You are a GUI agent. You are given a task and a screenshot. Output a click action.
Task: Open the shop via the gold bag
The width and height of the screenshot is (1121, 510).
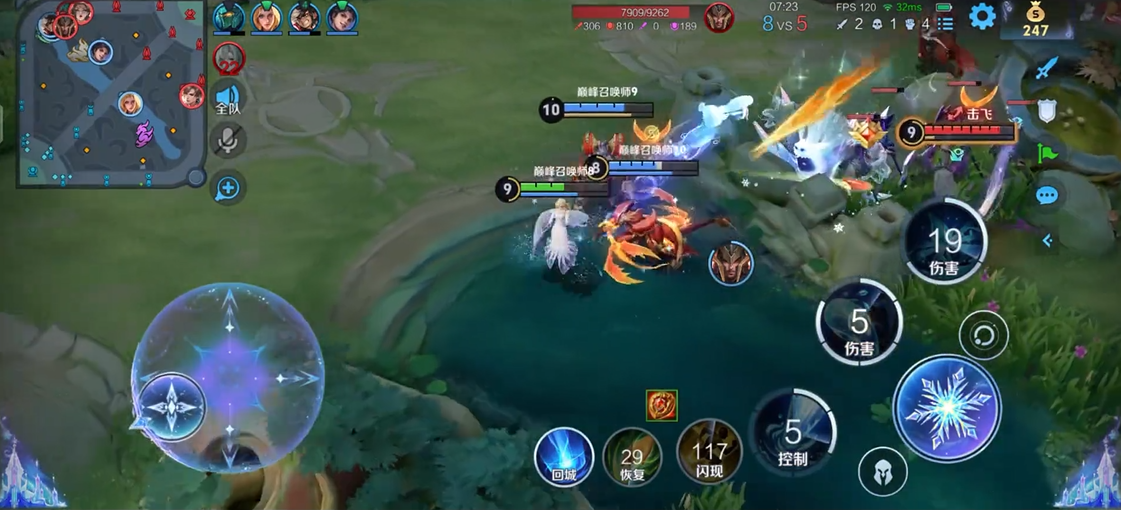click(x=1035, y=19)
